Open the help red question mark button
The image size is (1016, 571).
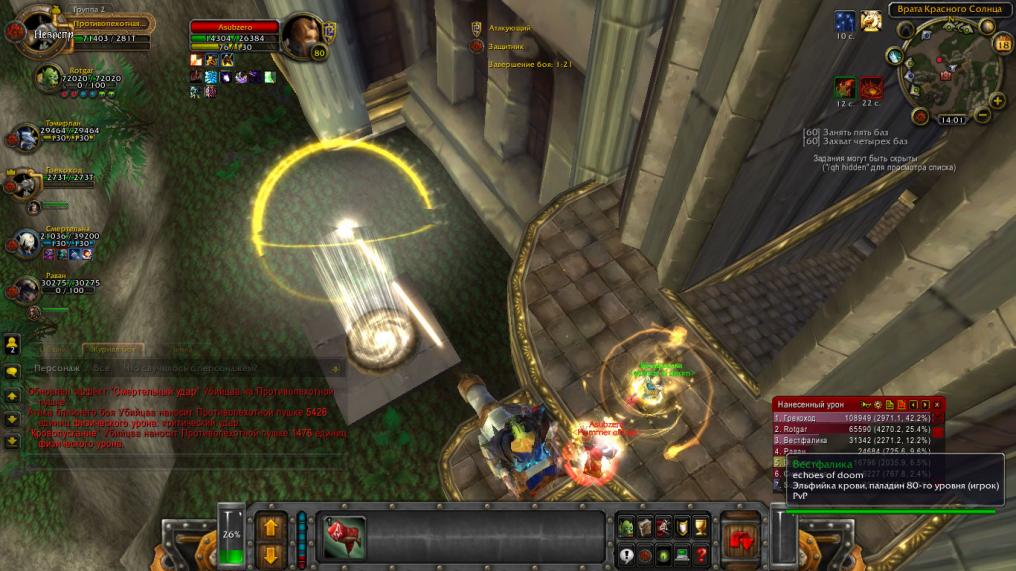click(x=701, y=554)
